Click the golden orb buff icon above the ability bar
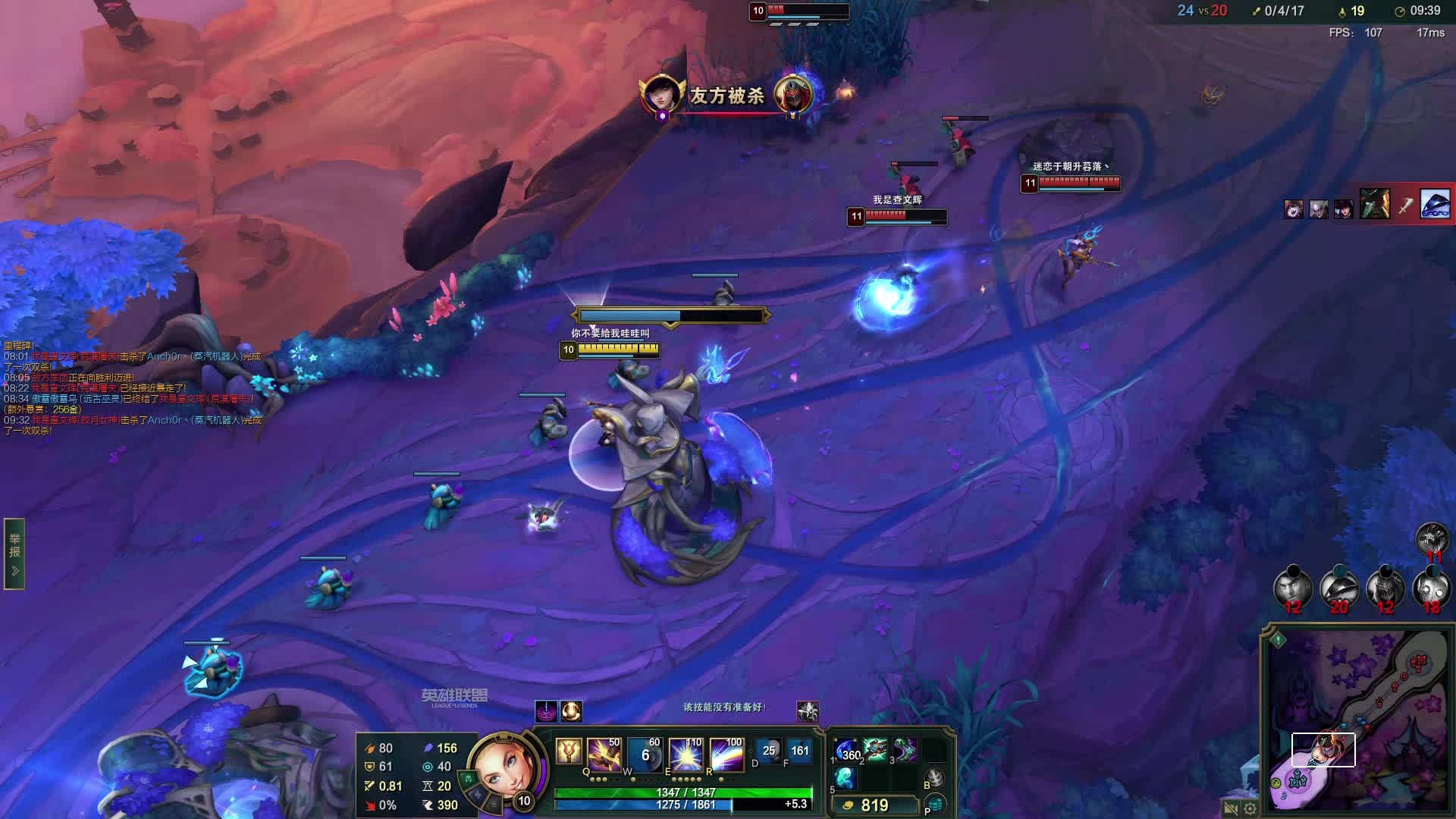Viewport: 1456px width, 819px height. pos(571,711)
